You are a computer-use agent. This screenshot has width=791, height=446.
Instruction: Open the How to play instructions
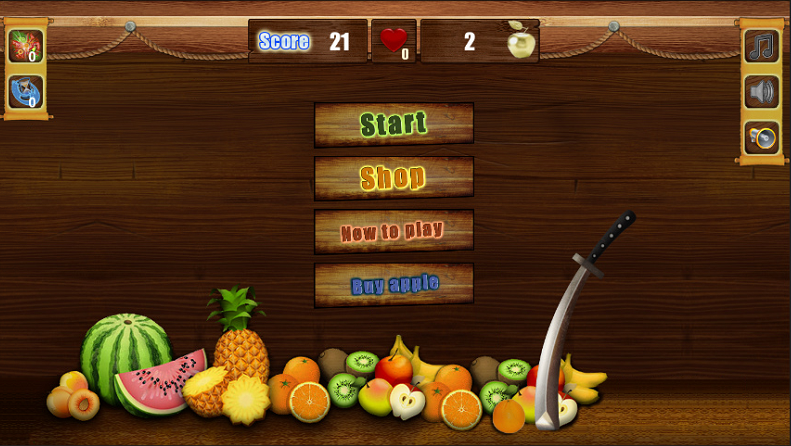coord(393,232)
